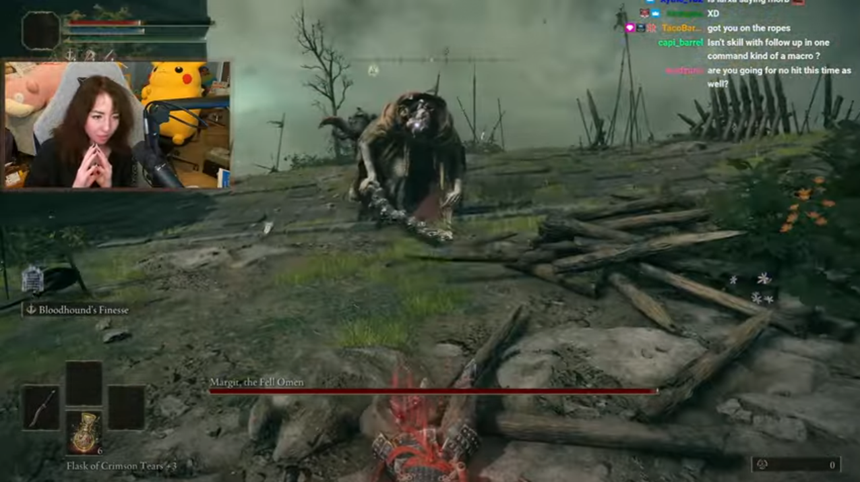Choose the curved sword weapon slot
This screenshot has height=482, width=860.
coord(41,407)
